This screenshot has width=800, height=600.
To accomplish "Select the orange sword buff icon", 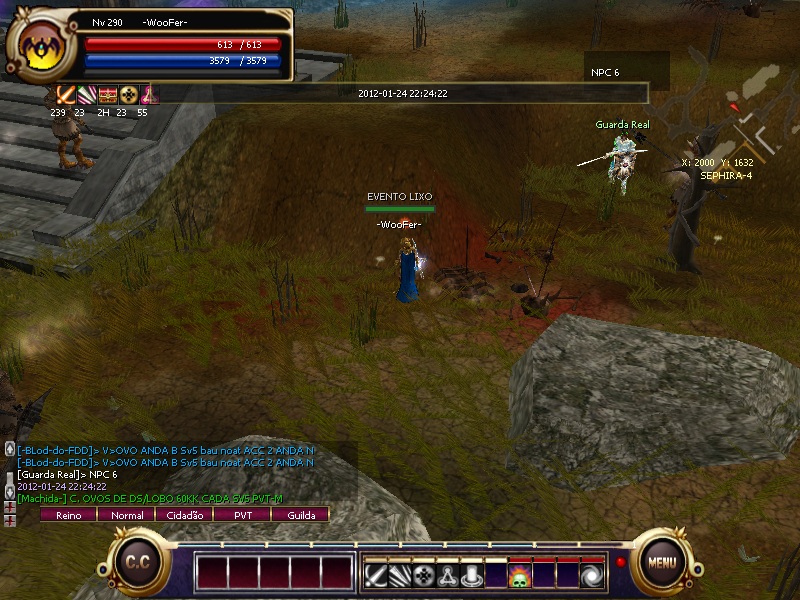I will pos(66,95).
